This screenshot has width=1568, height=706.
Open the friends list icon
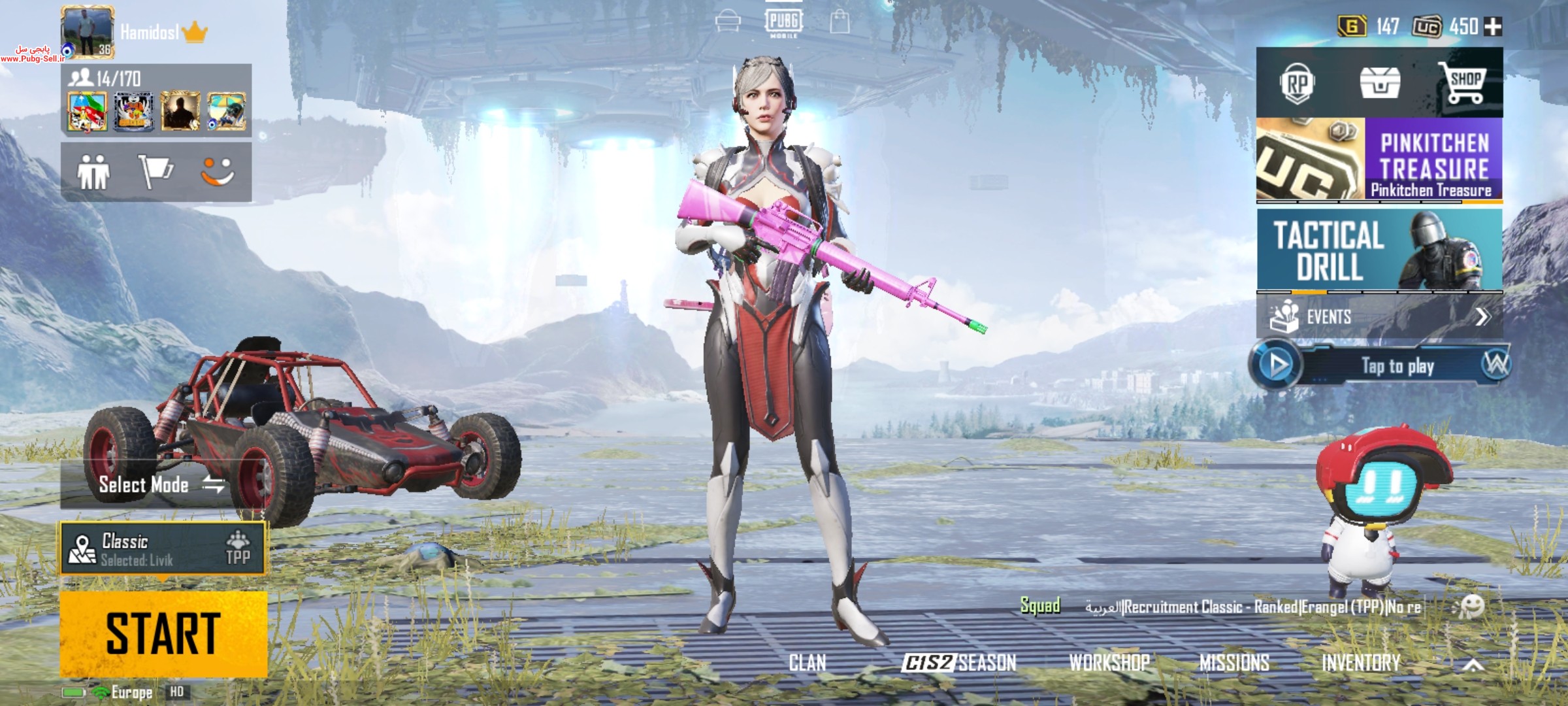93,173
